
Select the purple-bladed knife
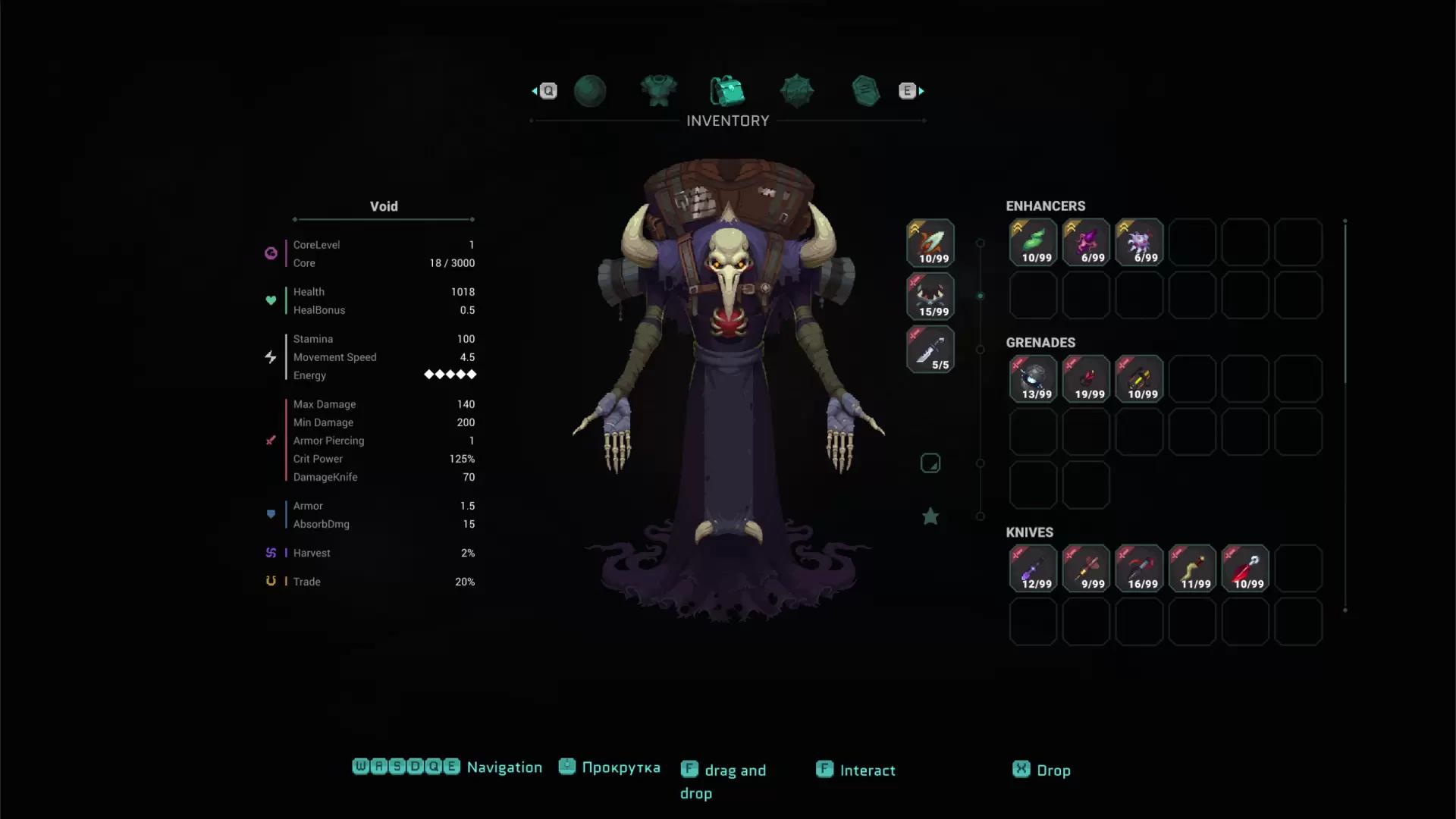point(1033,569)
